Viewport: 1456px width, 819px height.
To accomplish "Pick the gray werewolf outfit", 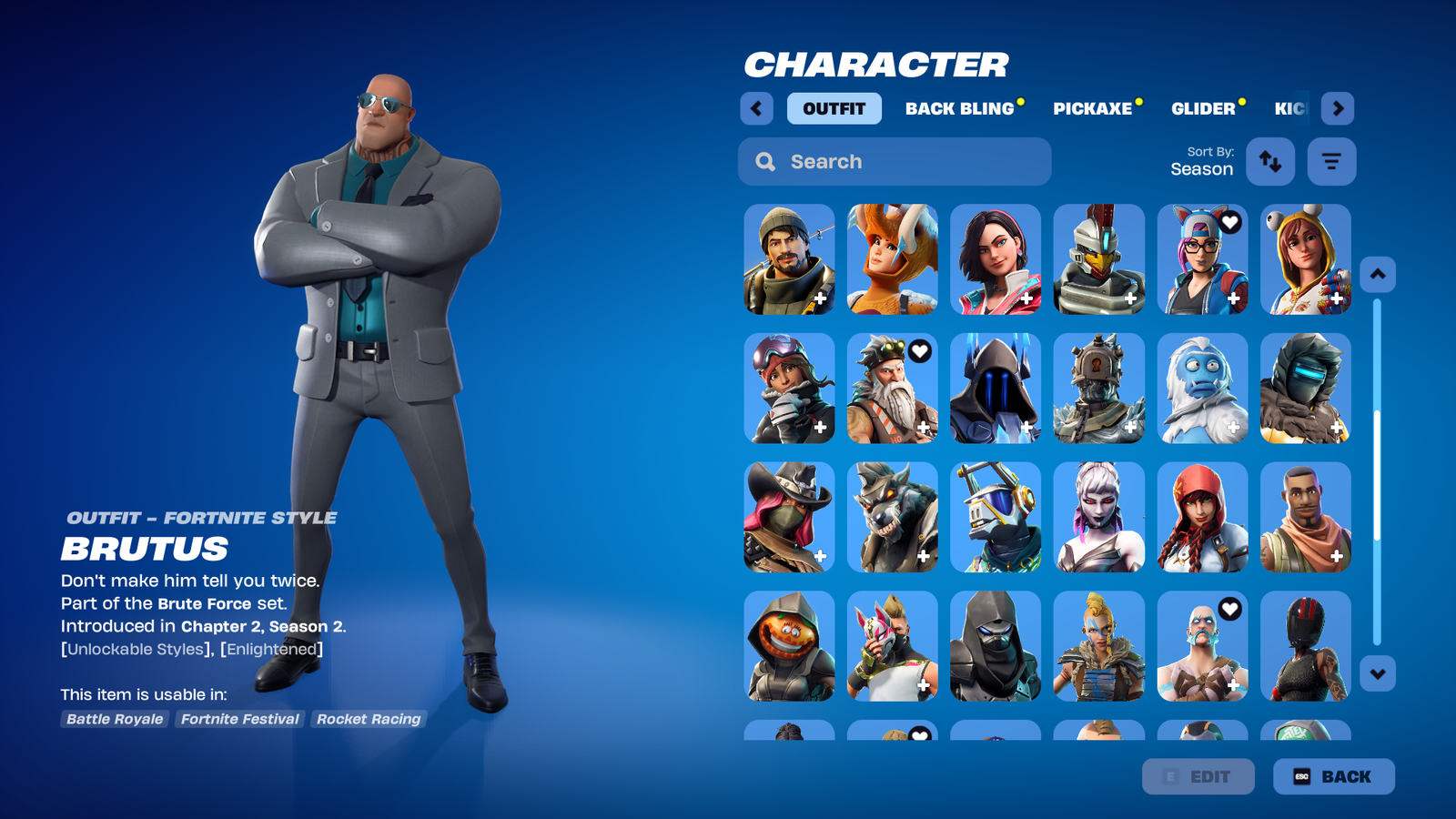I will point(892,517).
